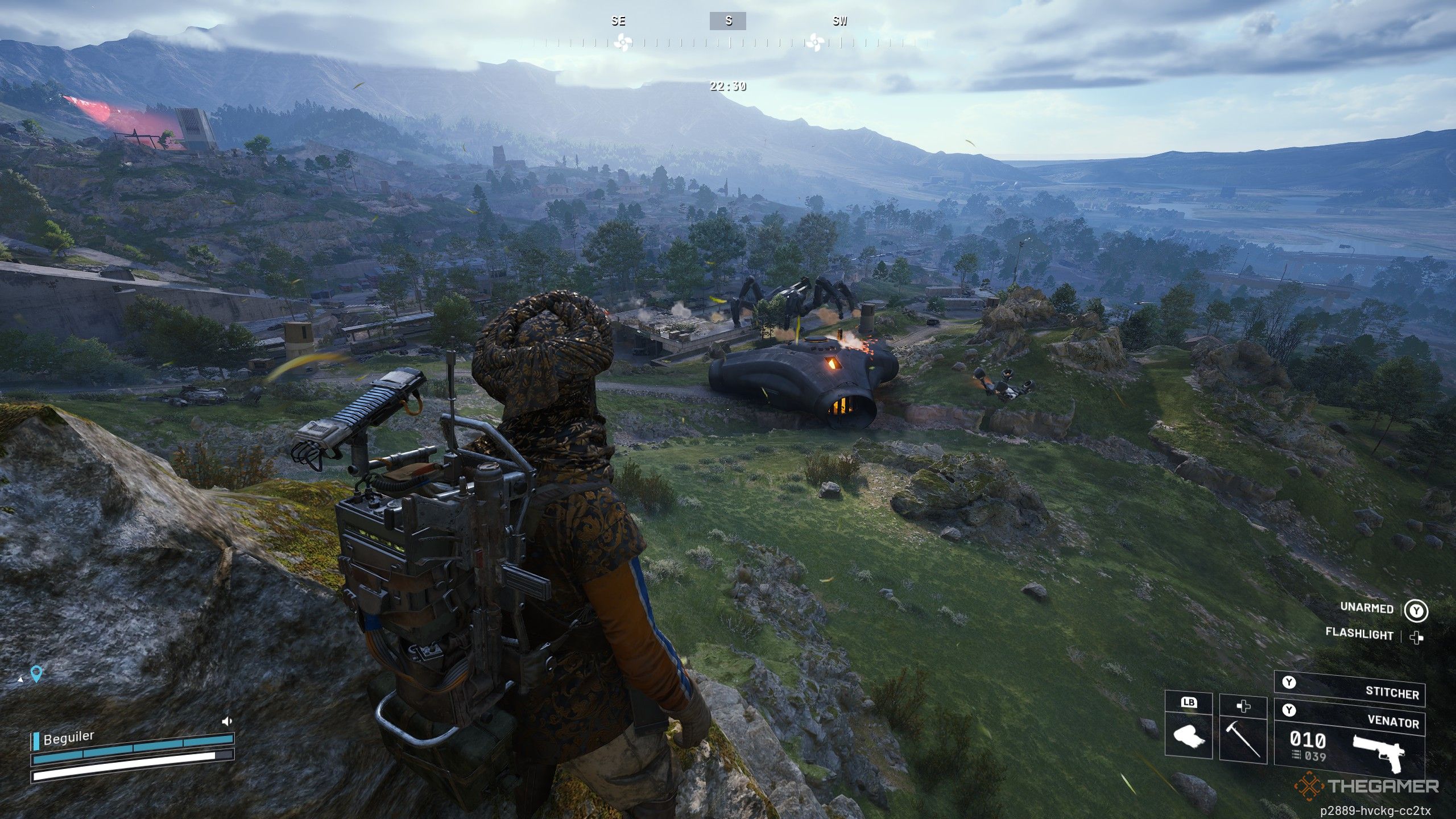Click the Beguiler player name tag

[68, 738]
